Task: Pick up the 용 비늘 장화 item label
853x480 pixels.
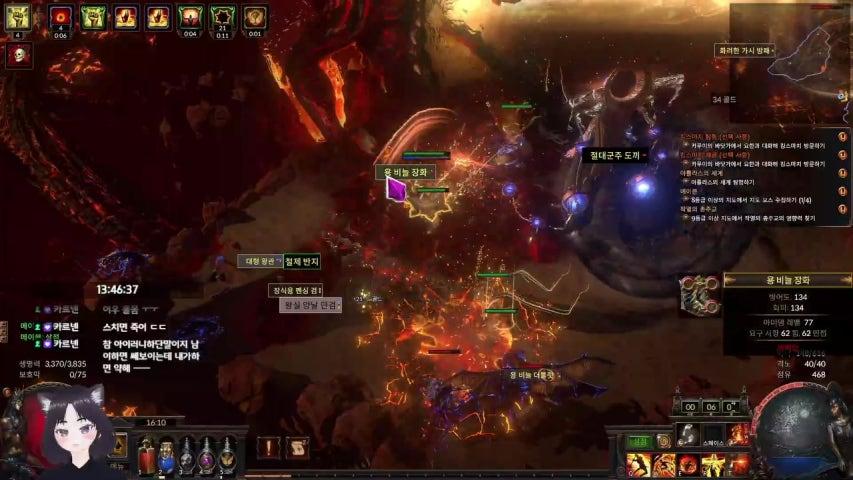Action: pos(405,172)
